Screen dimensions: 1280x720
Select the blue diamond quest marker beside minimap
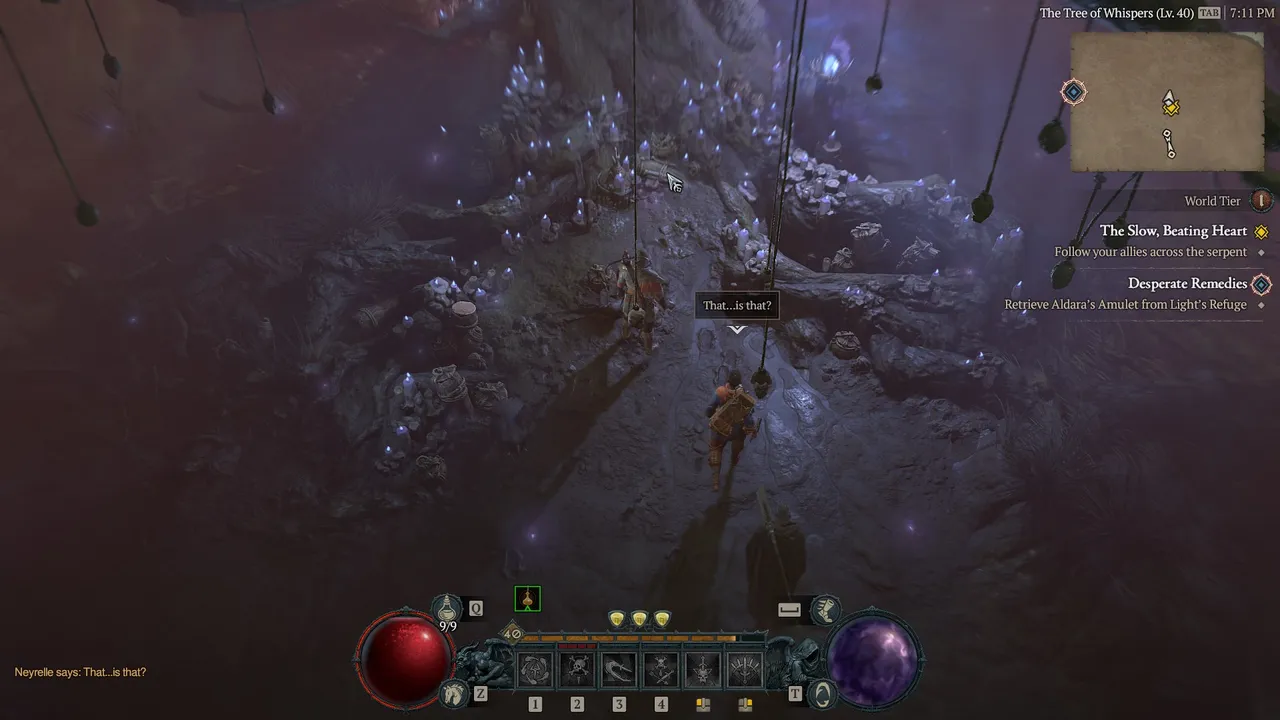tap(1073, 92)
